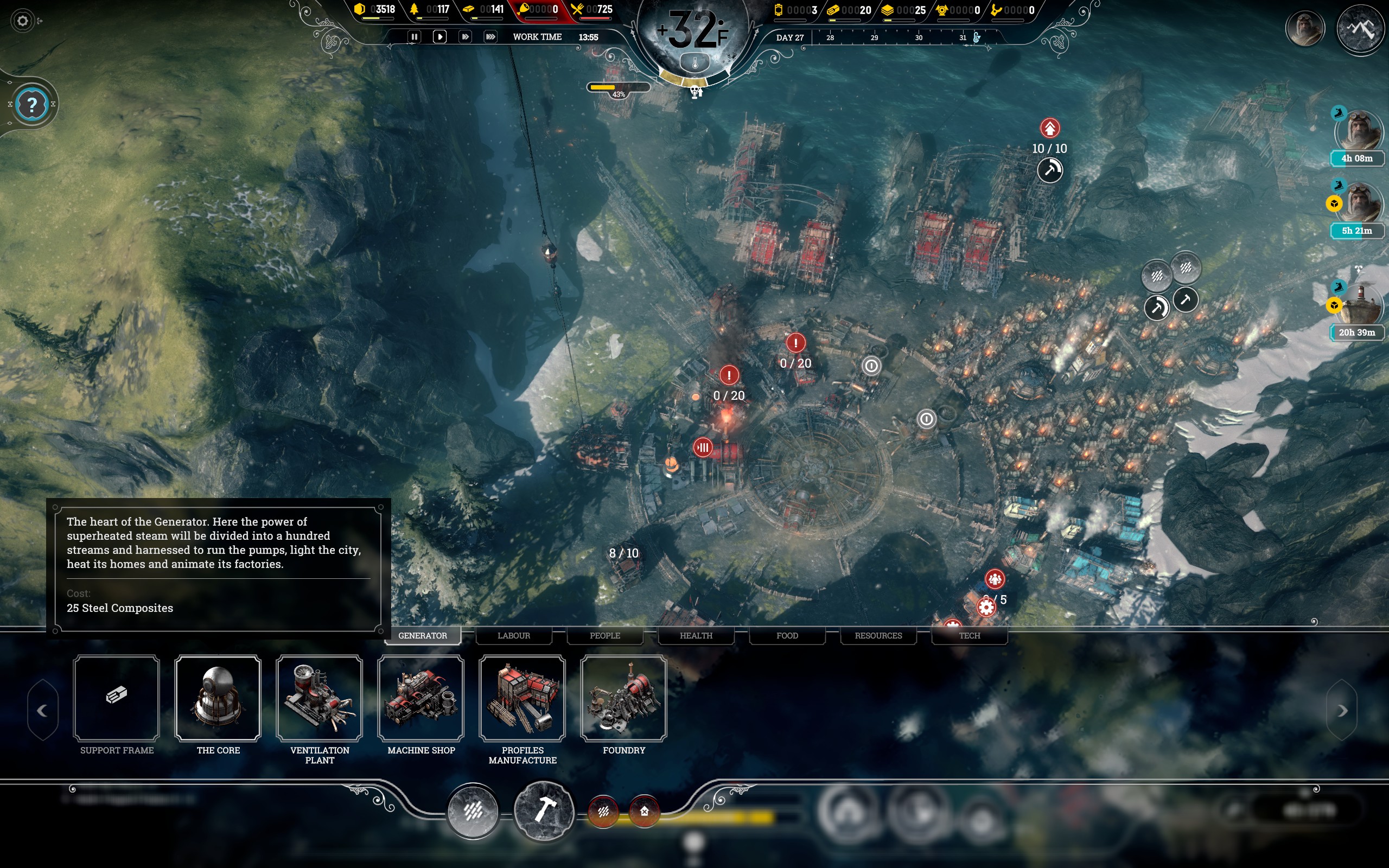Choose the Ventilation Plant building
This screenshot has width=1389, height=868.
(320, 698)
